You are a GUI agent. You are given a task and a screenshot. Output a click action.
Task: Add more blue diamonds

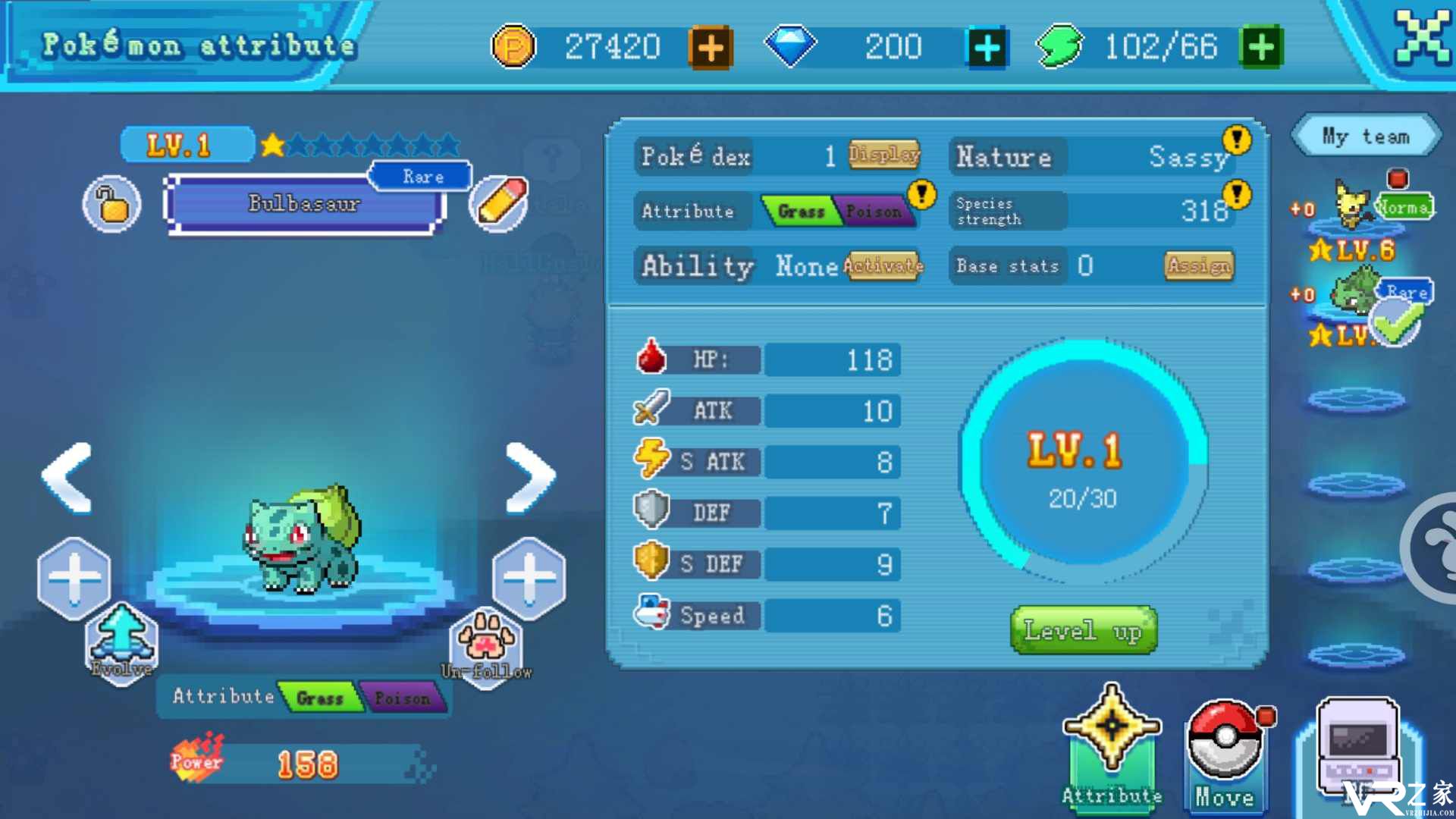987,48
